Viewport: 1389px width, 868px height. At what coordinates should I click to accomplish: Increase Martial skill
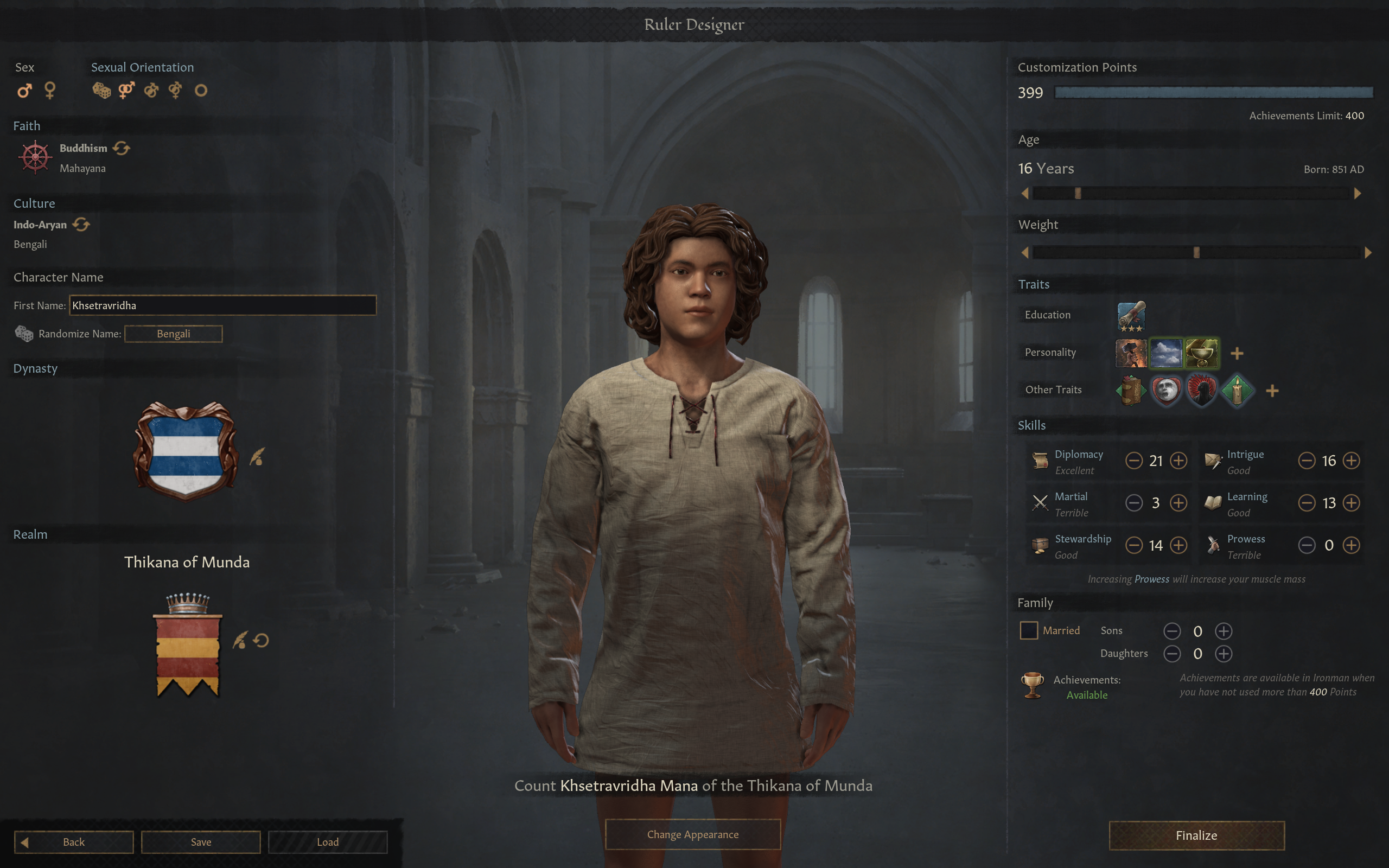point(1178,503)
